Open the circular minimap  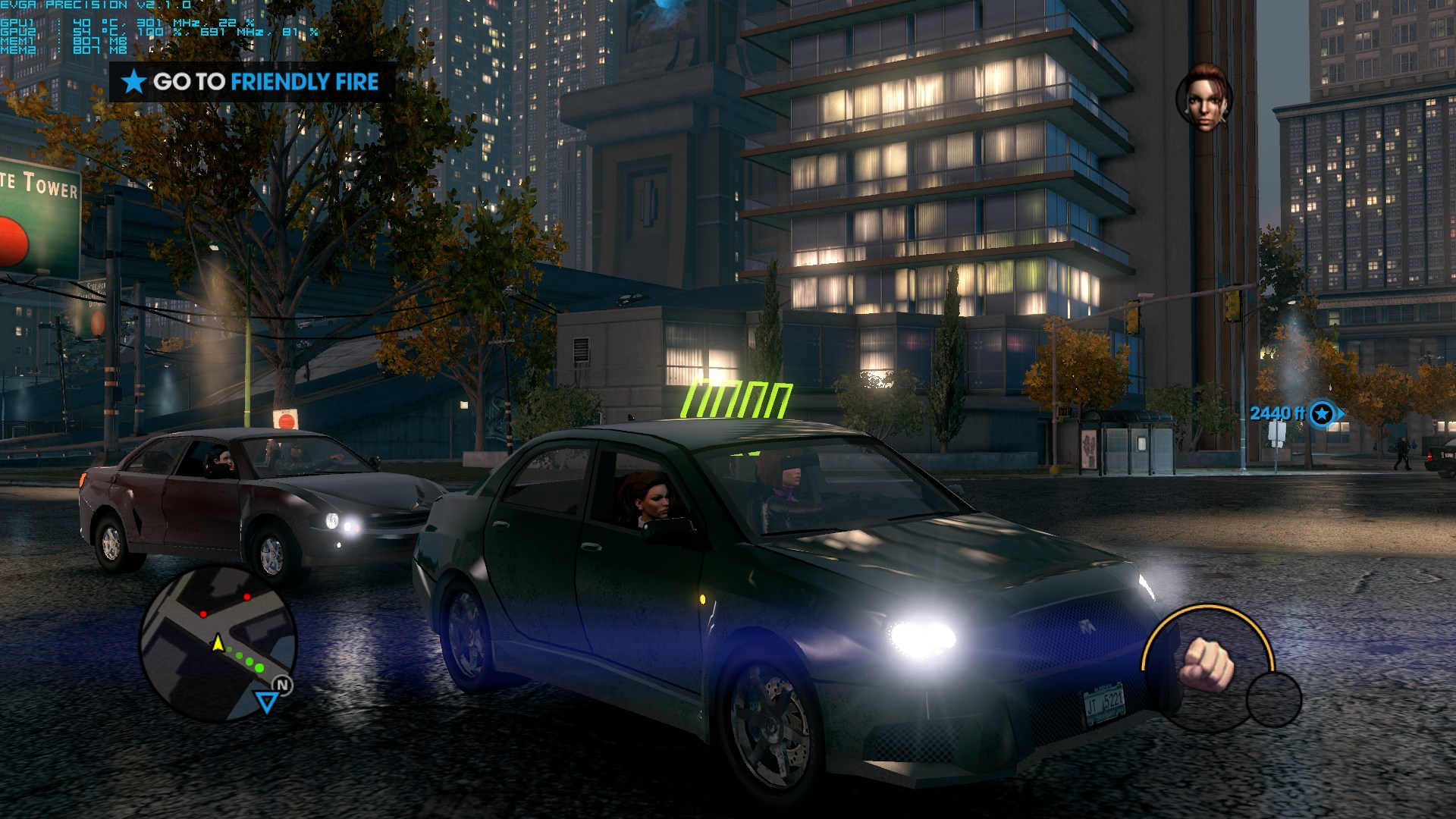(218, 643)
